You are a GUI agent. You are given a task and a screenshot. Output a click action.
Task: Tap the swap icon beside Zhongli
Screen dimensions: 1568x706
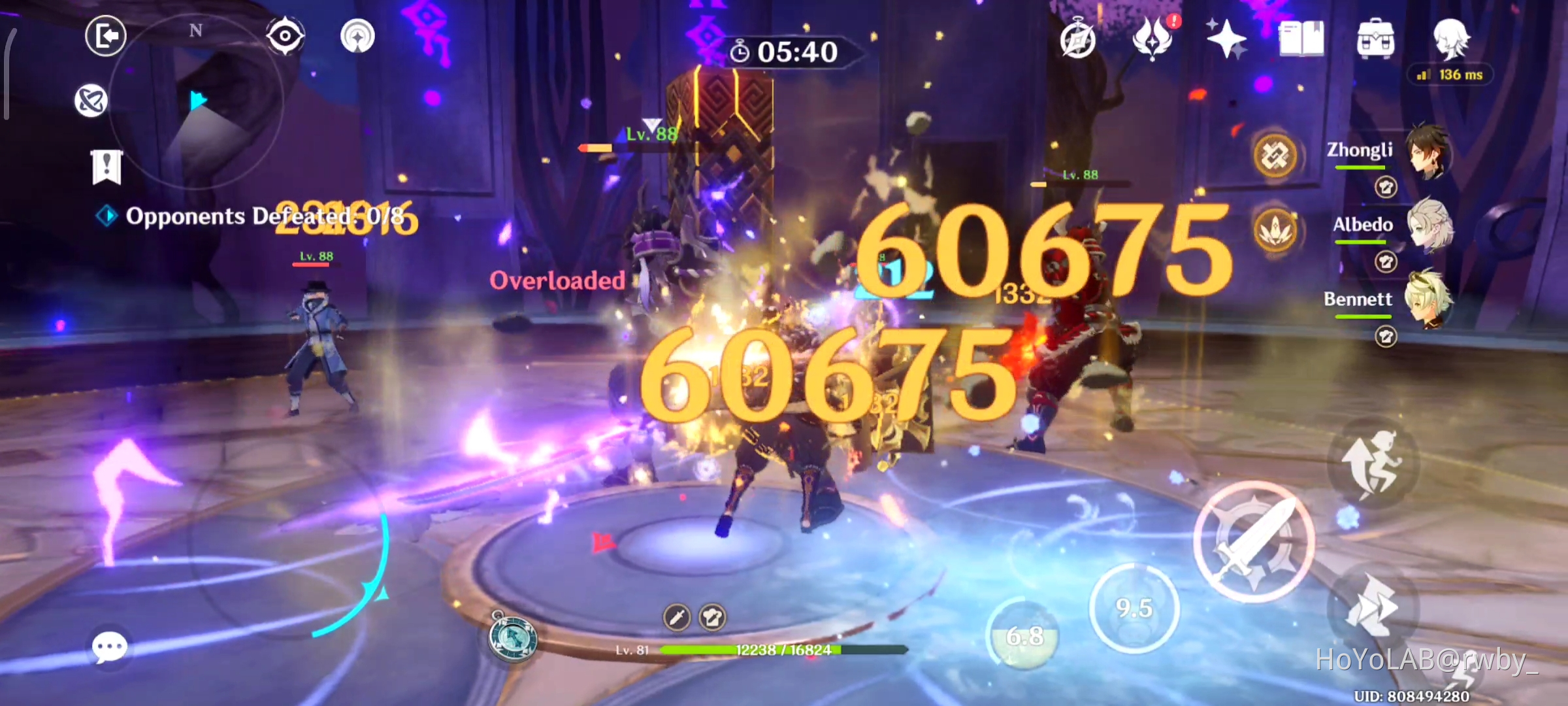pyautogui.click(x=1386, y=186)
